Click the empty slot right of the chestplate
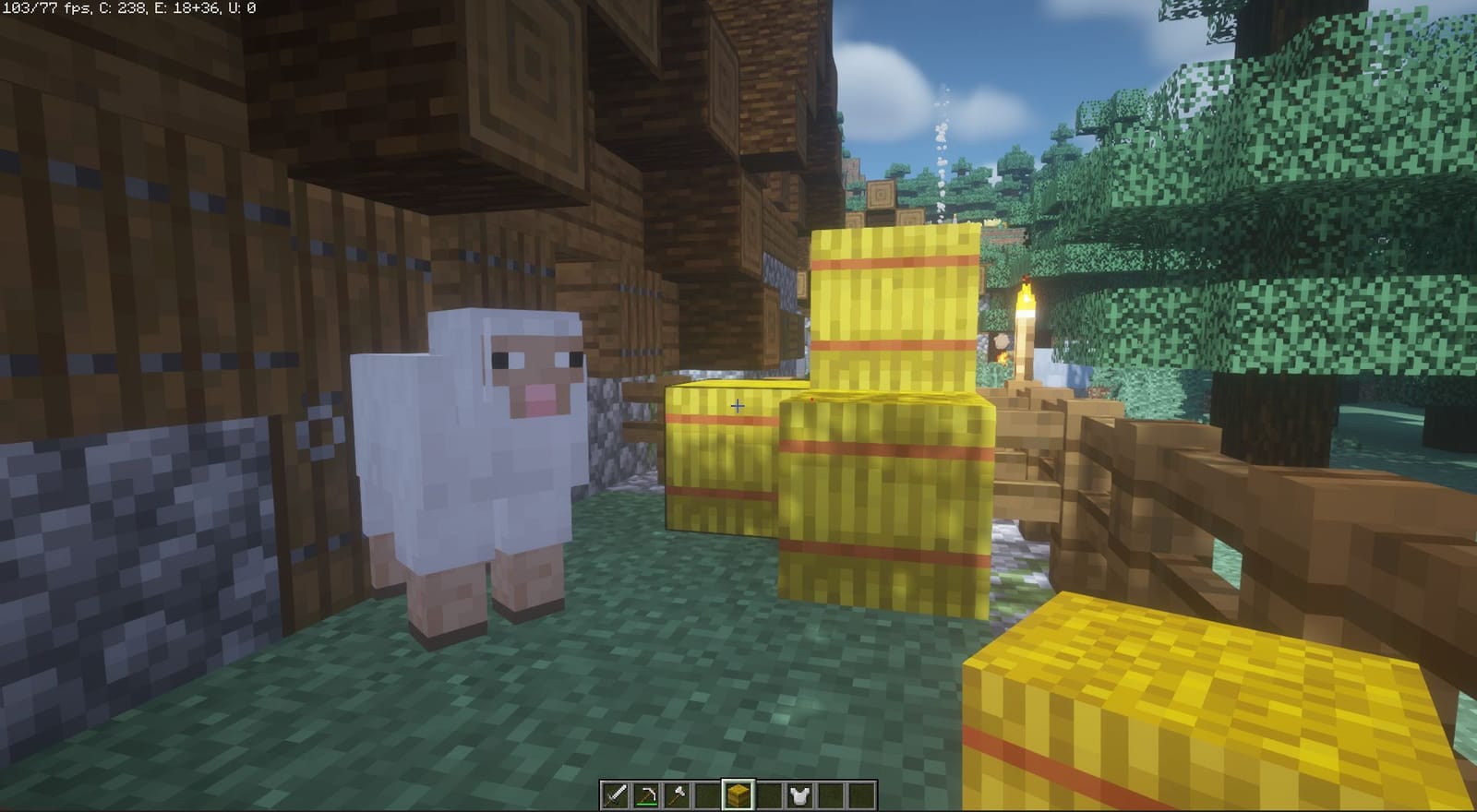The height and width of the screenshot is (812, 1477). click(x=831, y=794)
